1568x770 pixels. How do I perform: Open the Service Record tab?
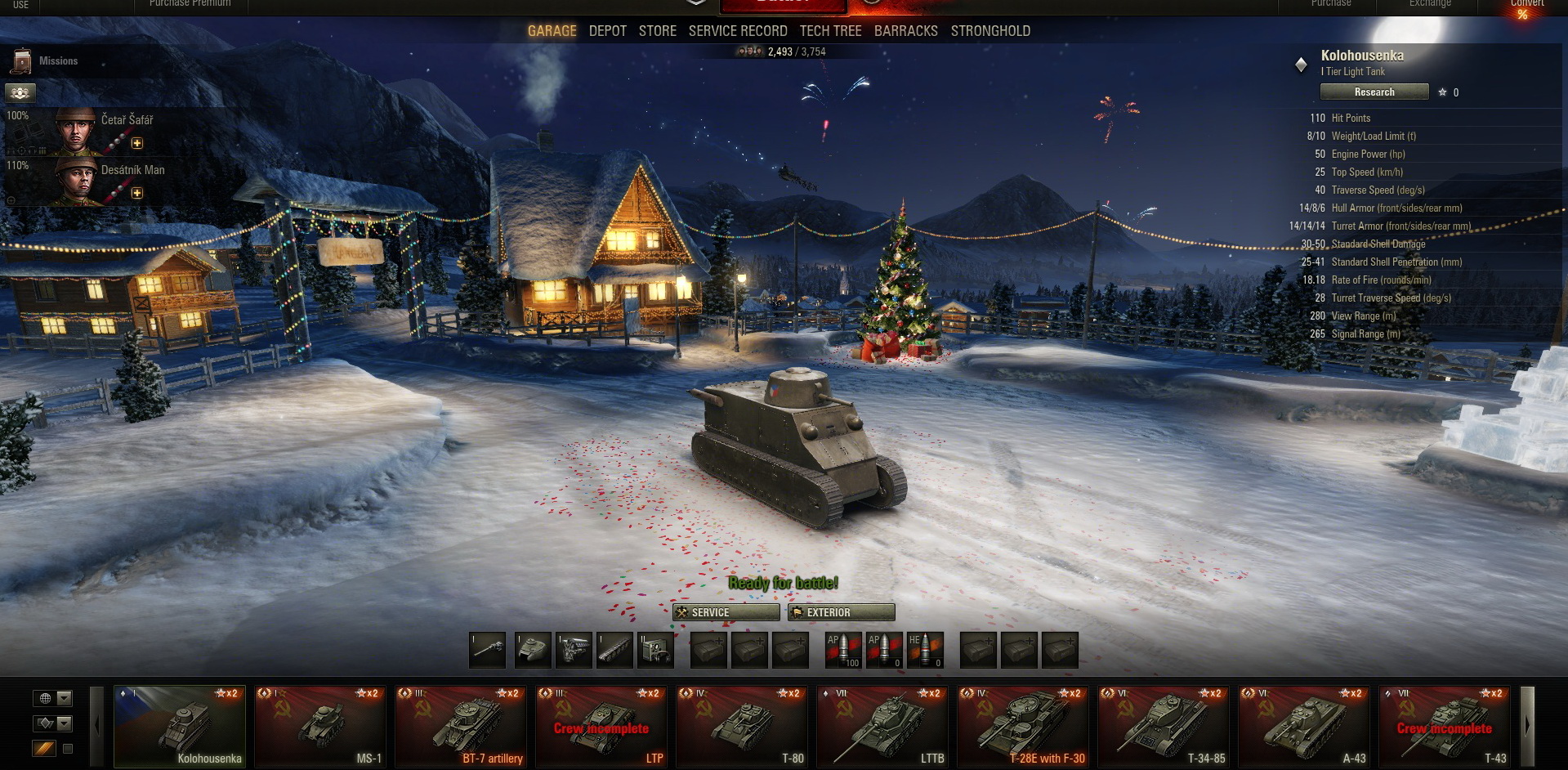pos(737,31)
